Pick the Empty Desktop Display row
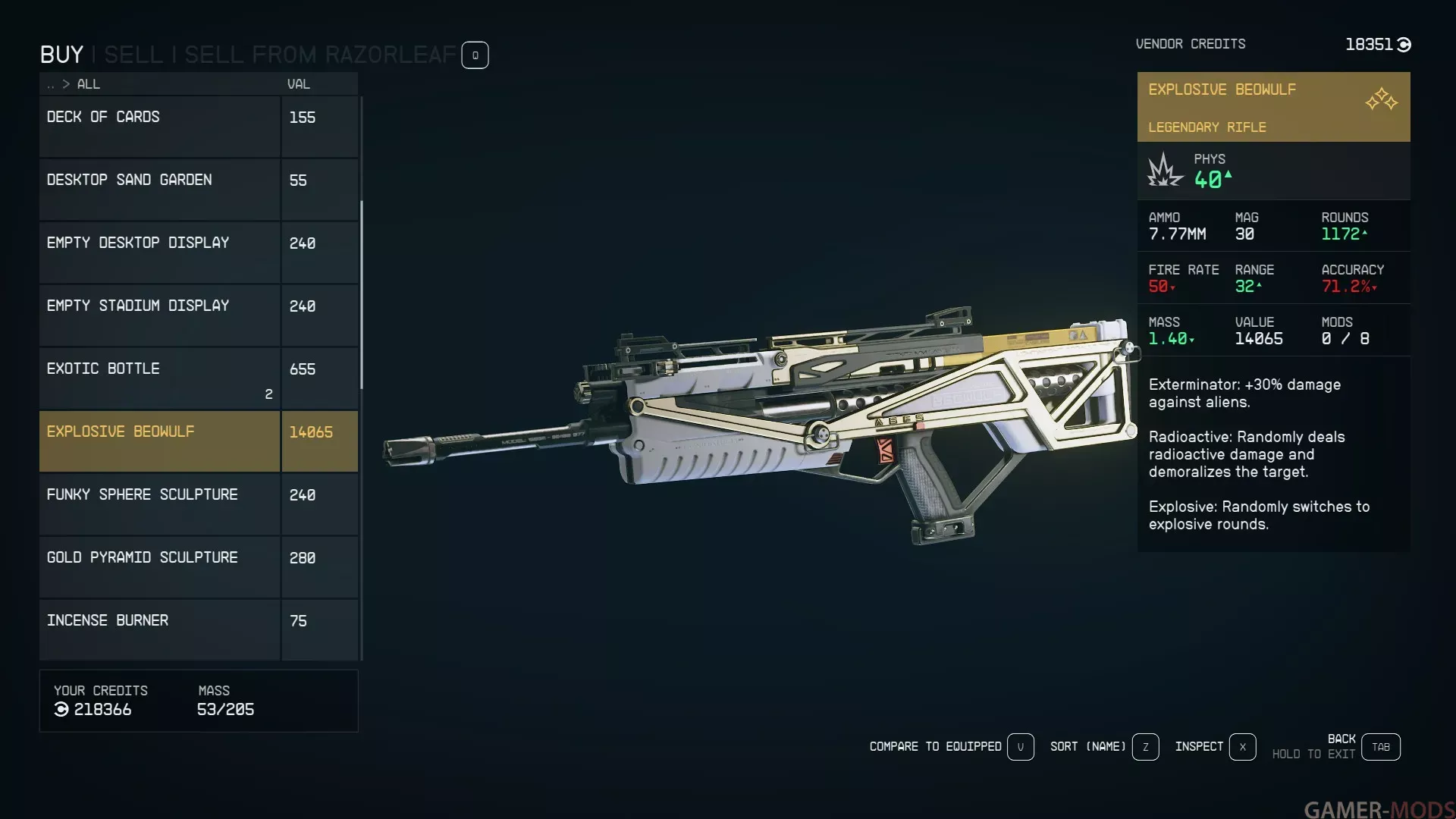The image size is (1456, 819). [159, 253]
